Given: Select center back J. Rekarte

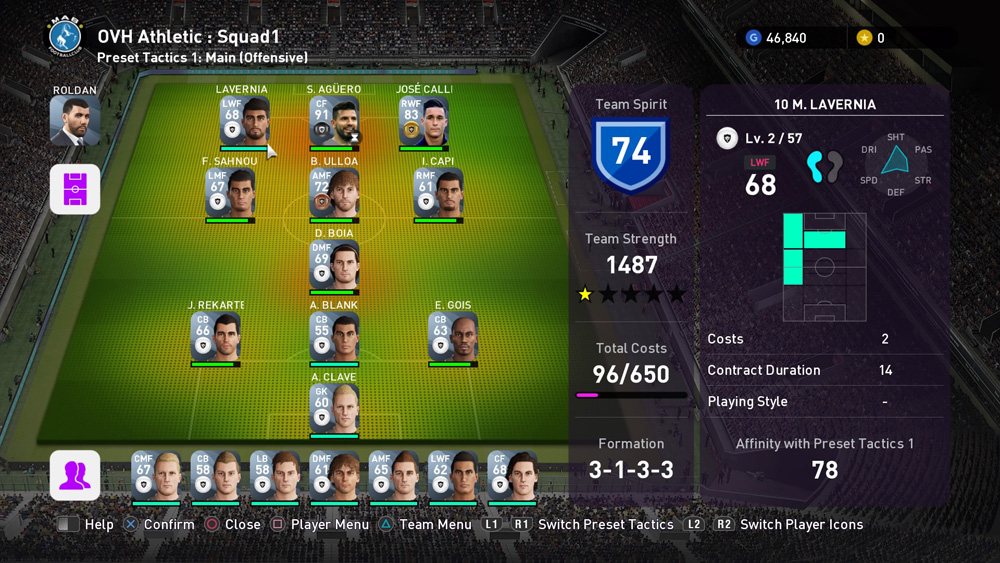Looking at the screenshot, I should point(216,337).
